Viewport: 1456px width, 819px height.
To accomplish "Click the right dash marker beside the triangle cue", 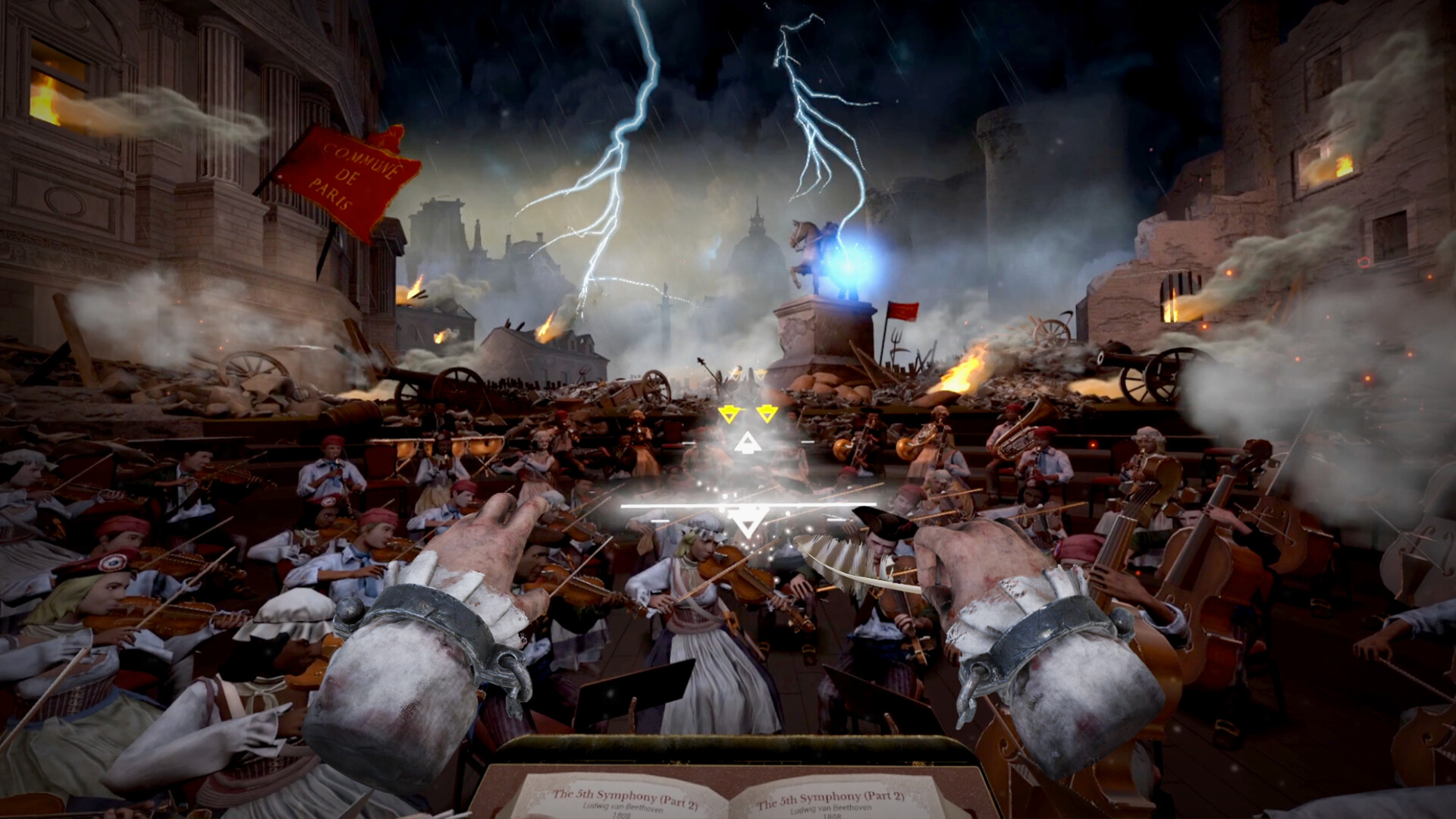I will click(x=807, y=442).
